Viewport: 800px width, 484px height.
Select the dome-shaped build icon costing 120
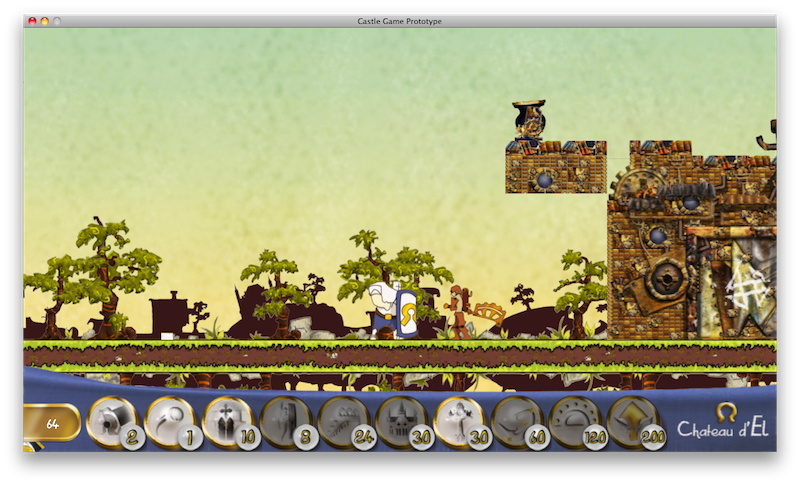(x=574, y=421)
